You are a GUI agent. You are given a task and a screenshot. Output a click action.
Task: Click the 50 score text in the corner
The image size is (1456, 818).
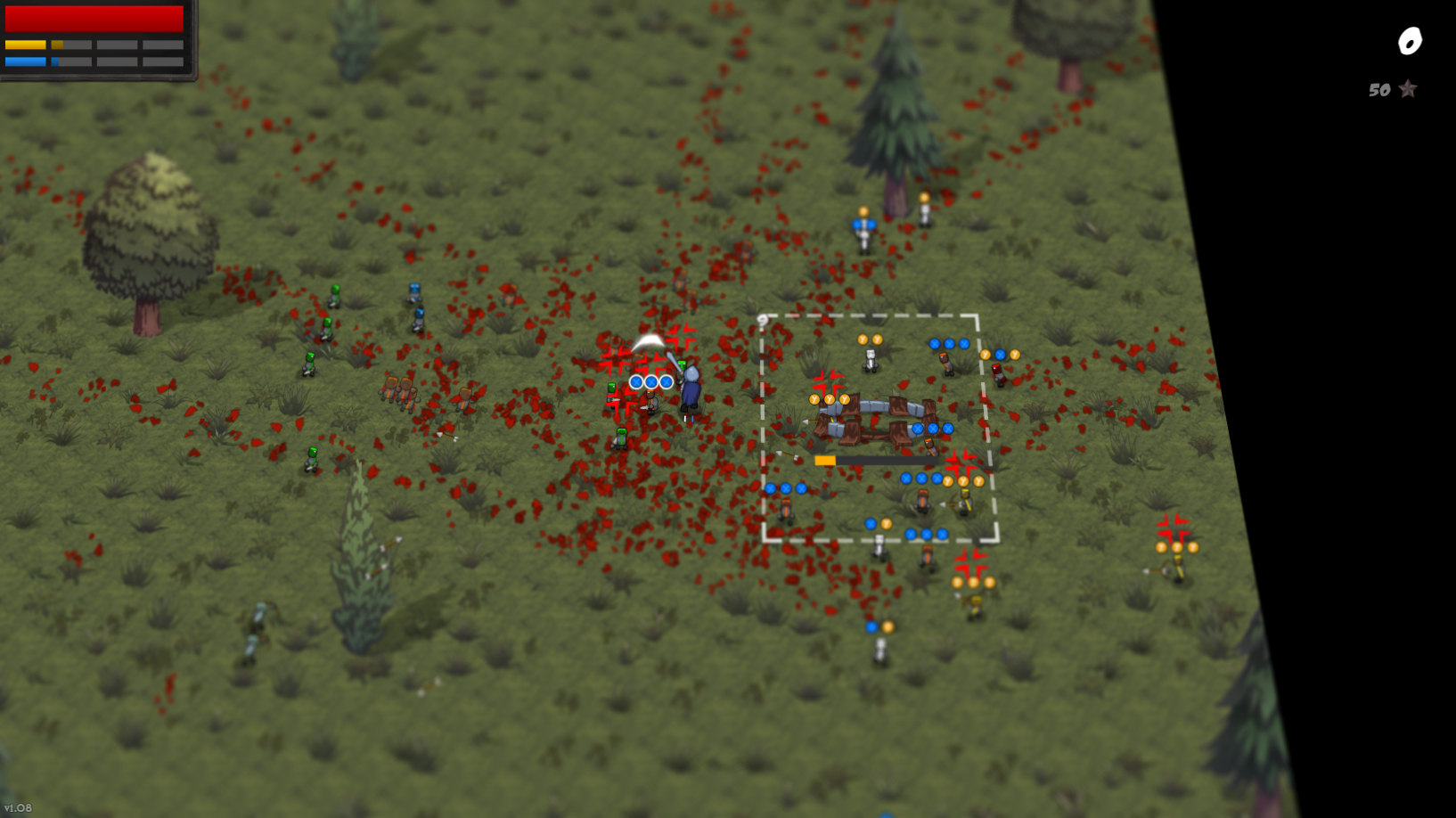coord(1379,89)
